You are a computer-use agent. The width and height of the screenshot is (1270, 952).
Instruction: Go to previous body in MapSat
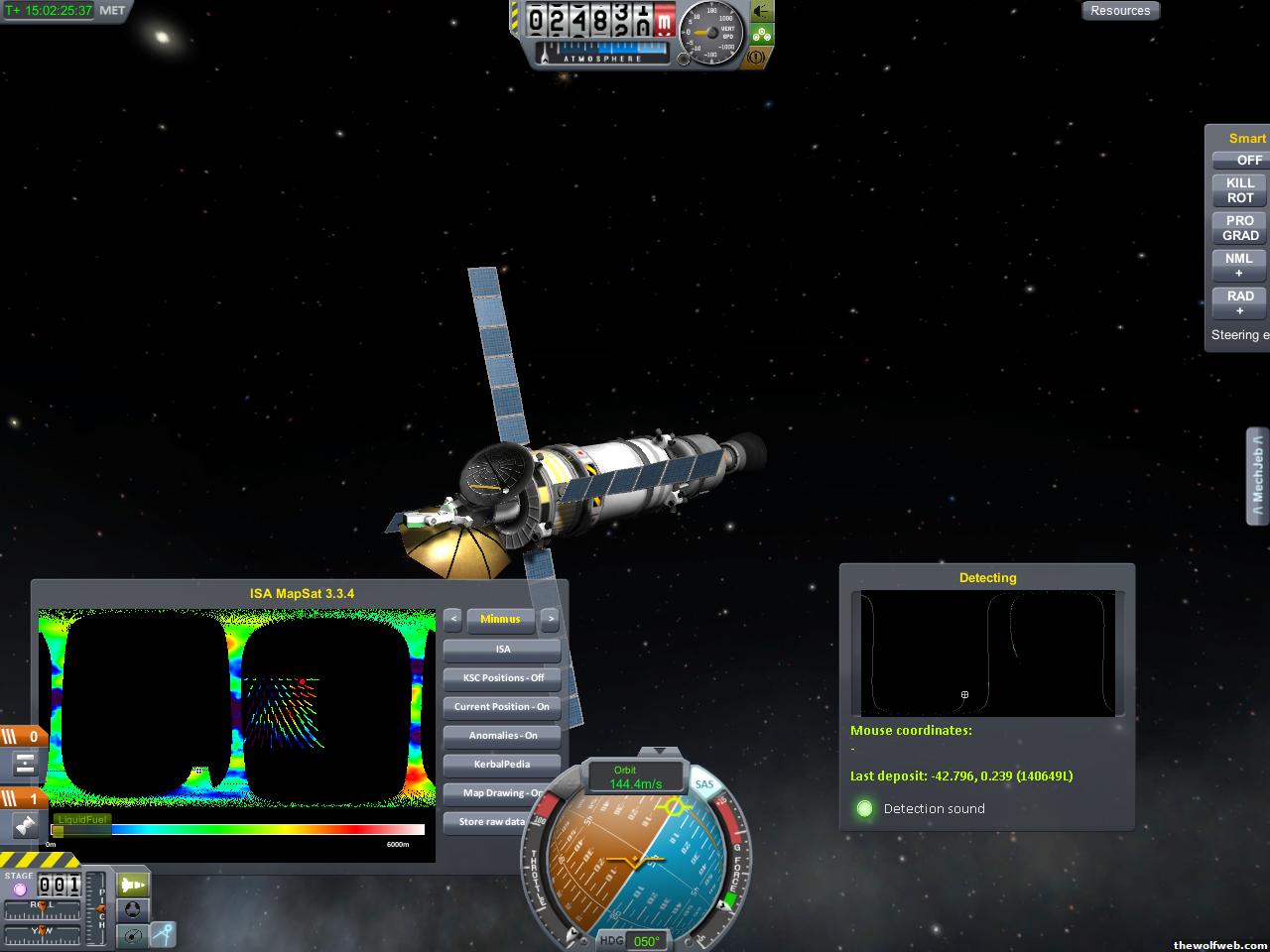452,619
